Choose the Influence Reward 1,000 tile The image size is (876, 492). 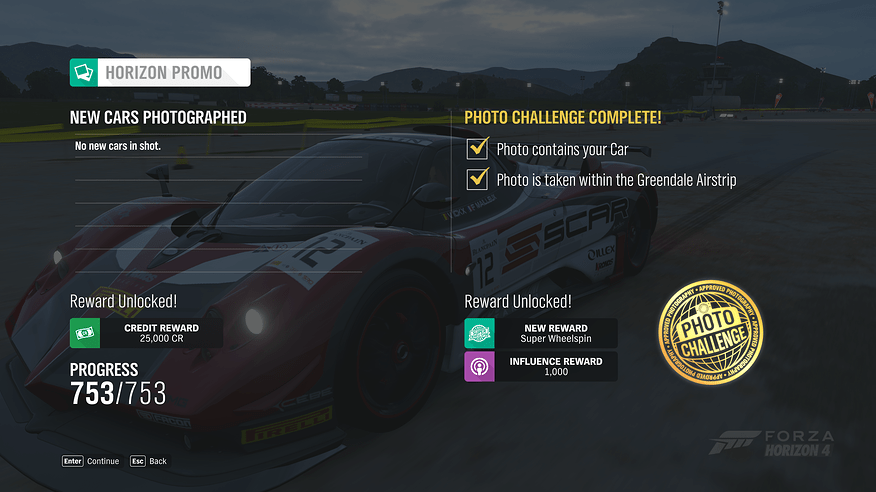pos(540,366)
